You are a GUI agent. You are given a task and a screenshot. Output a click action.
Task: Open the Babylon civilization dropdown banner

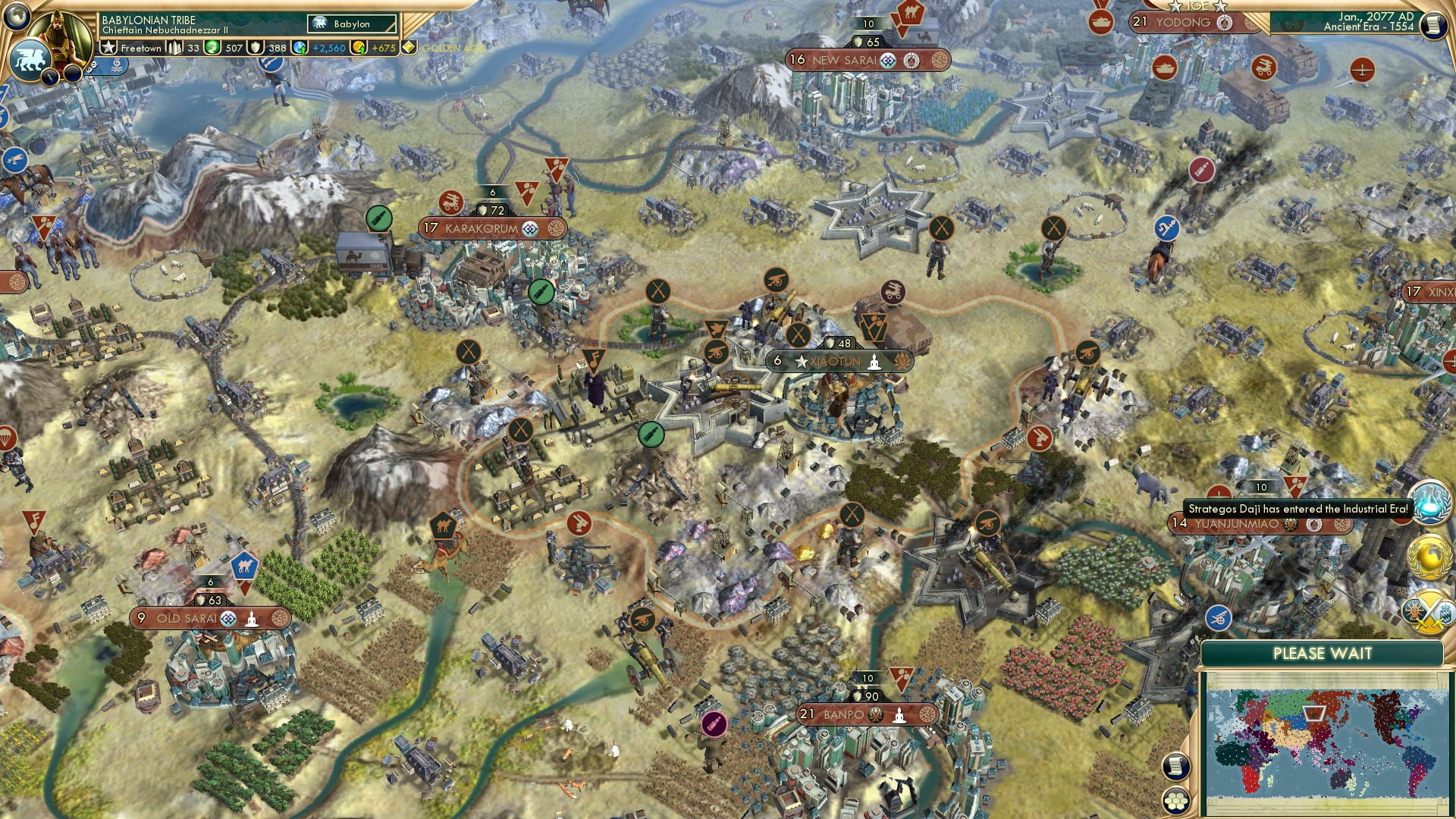[x=351, y=25]
